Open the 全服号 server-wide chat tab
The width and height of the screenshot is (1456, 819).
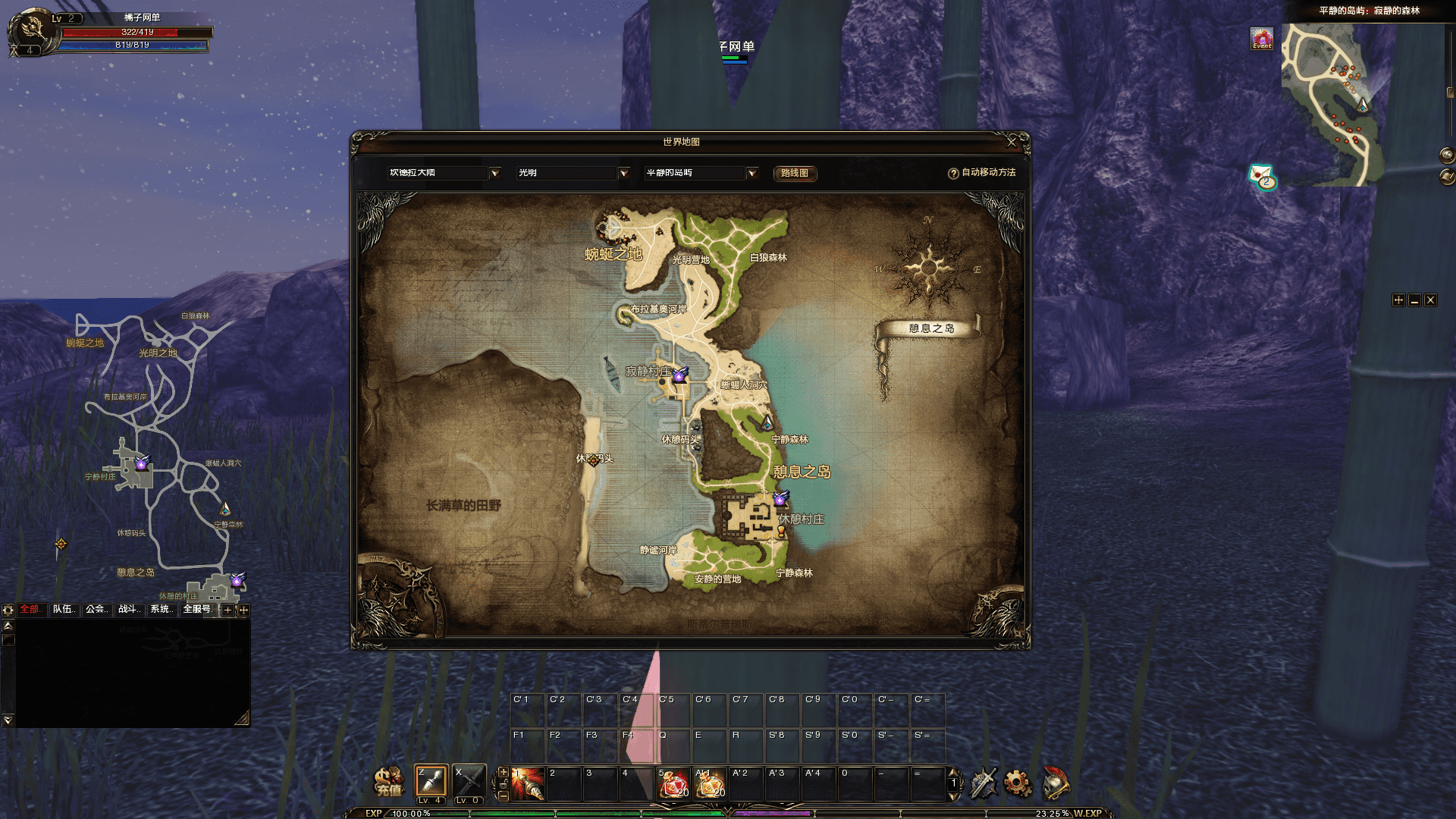[198, 610]
